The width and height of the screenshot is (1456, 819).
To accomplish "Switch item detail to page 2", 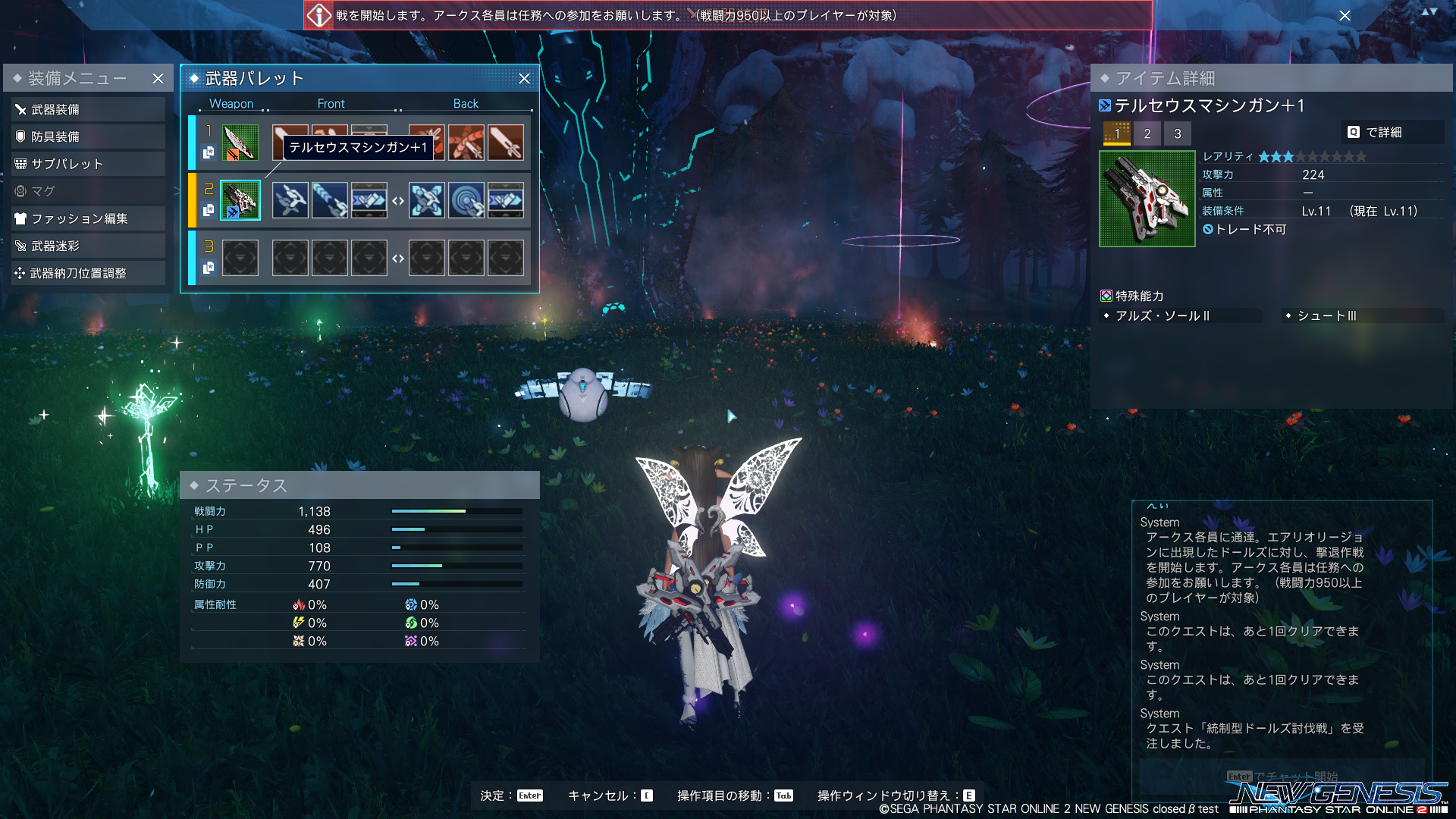I will point(1147,133).
